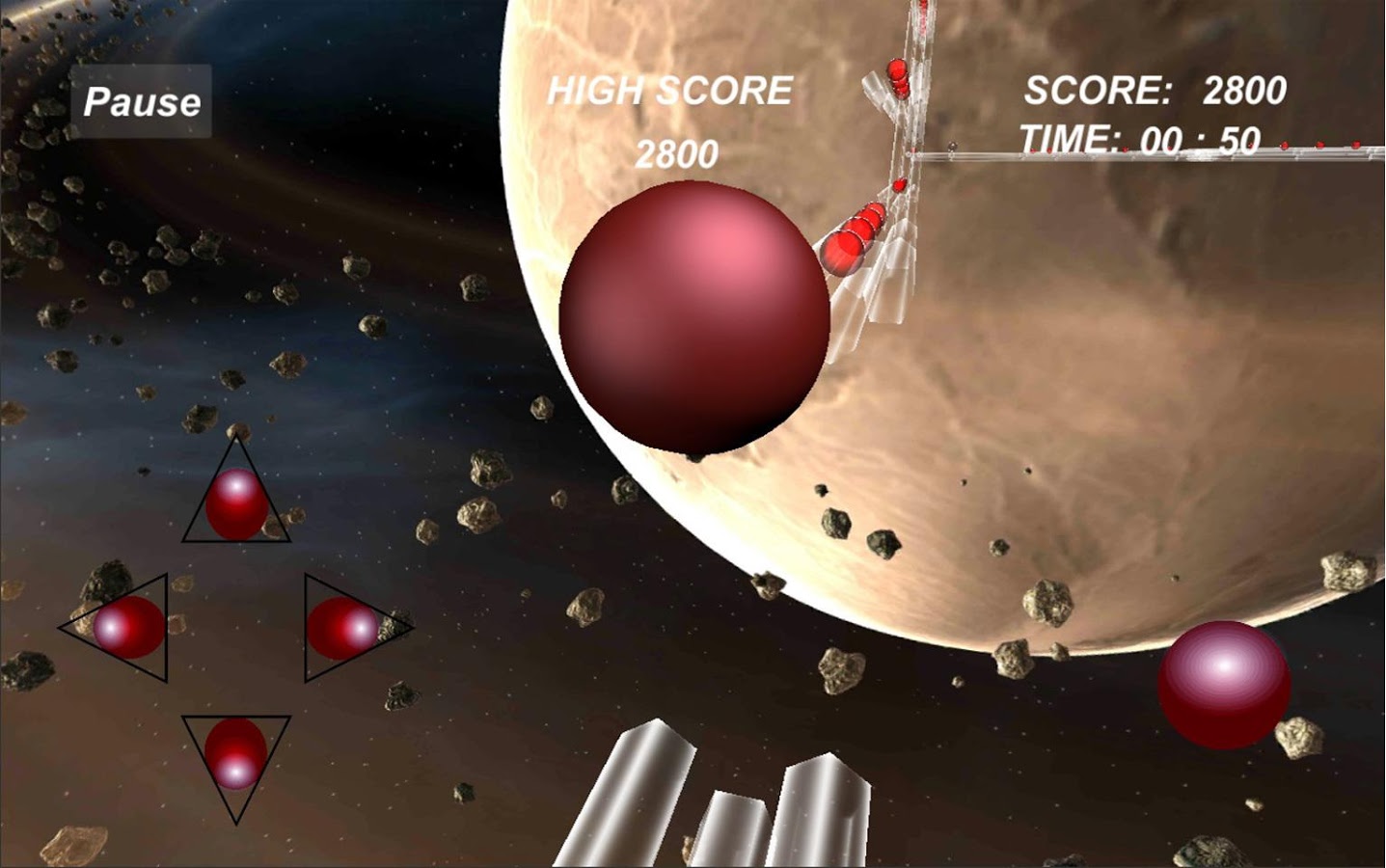Click the chain of red balls on the track
This screenshot has width=1386, height=868.
pyautogui.click(x=854, y=234)
